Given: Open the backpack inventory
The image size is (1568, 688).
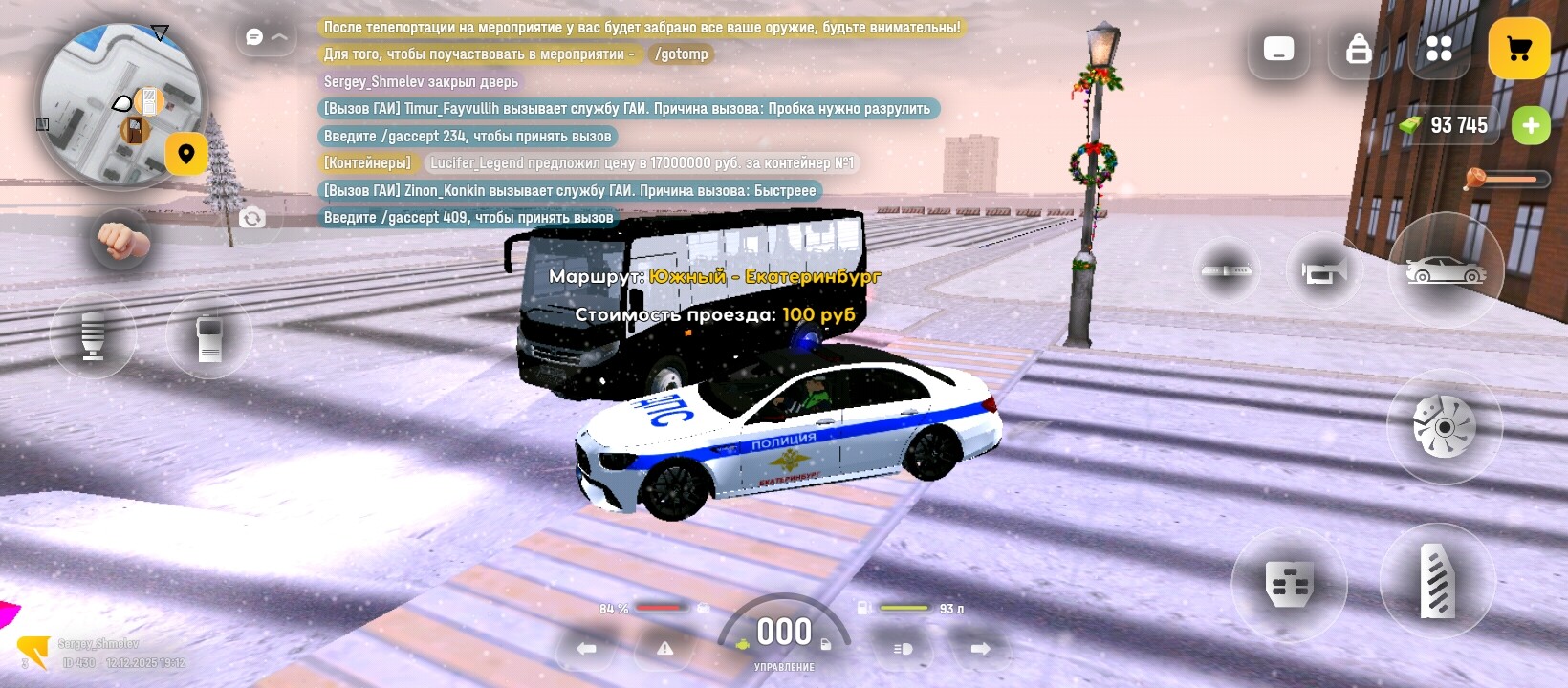Looking at the screenshot, I should [1358, 49].
